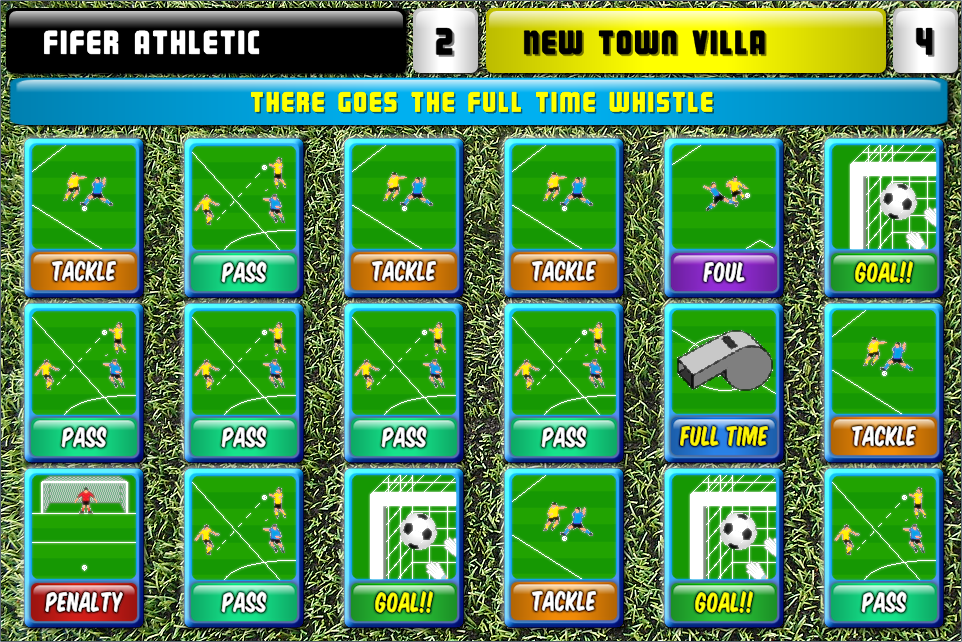Select the purple Foul card
The image size is (962, 642).
(723, 217)
